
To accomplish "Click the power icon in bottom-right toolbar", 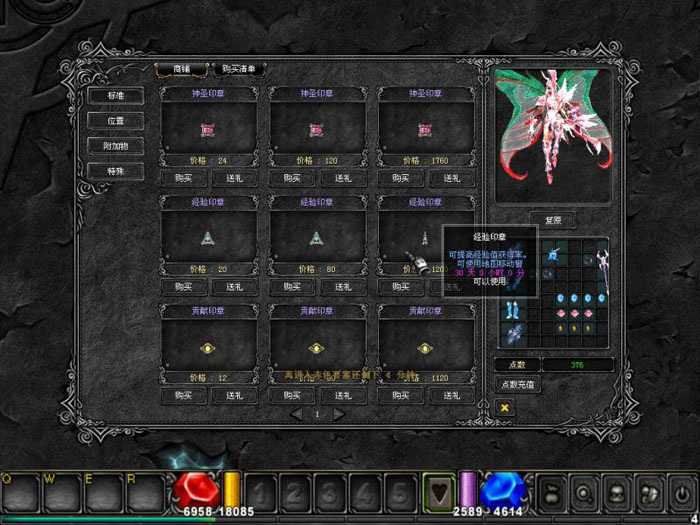I will click(680, 491).
